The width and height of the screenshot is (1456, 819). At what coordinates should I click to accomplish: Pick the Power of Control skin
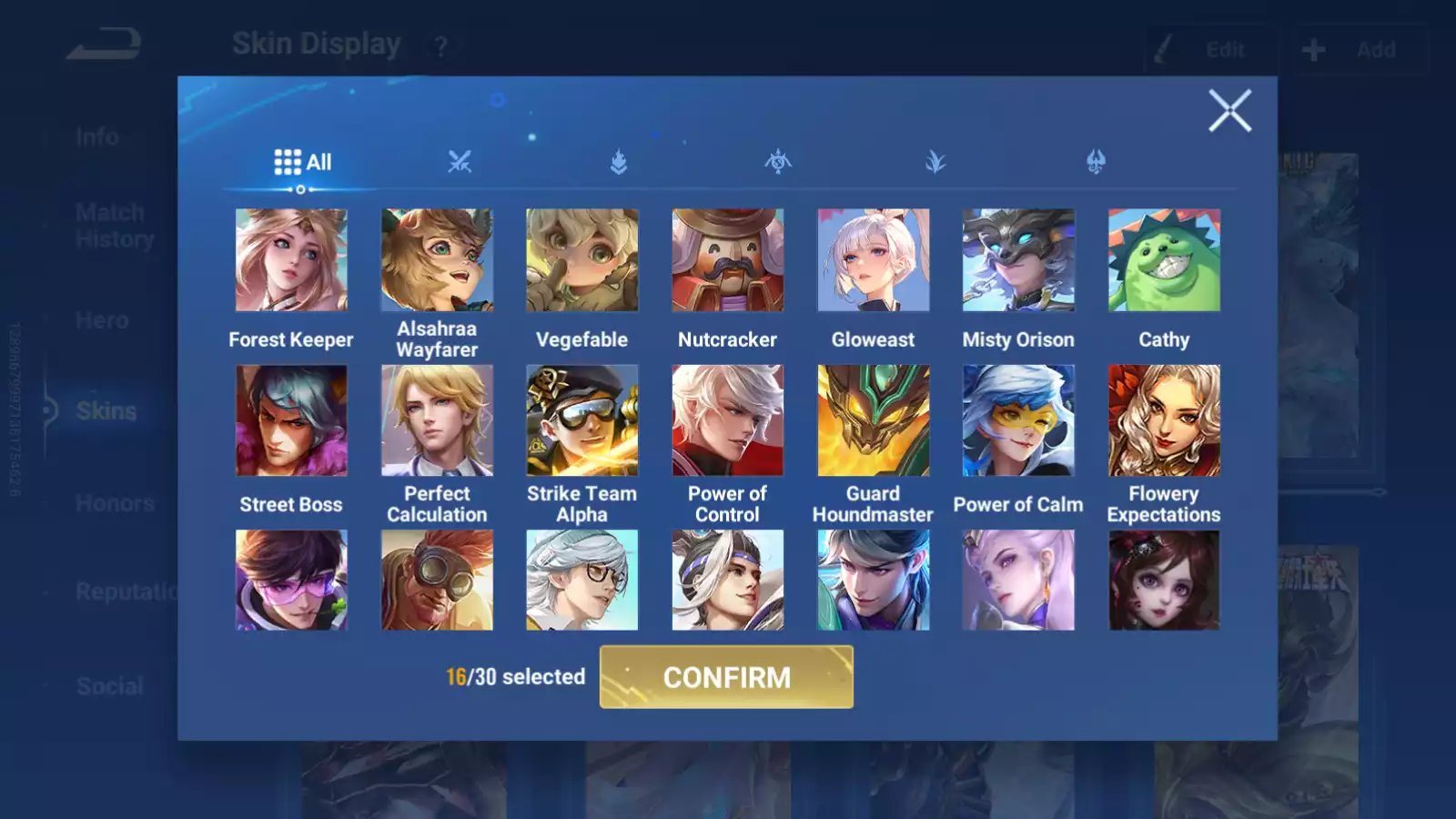(x=727, y=420)
